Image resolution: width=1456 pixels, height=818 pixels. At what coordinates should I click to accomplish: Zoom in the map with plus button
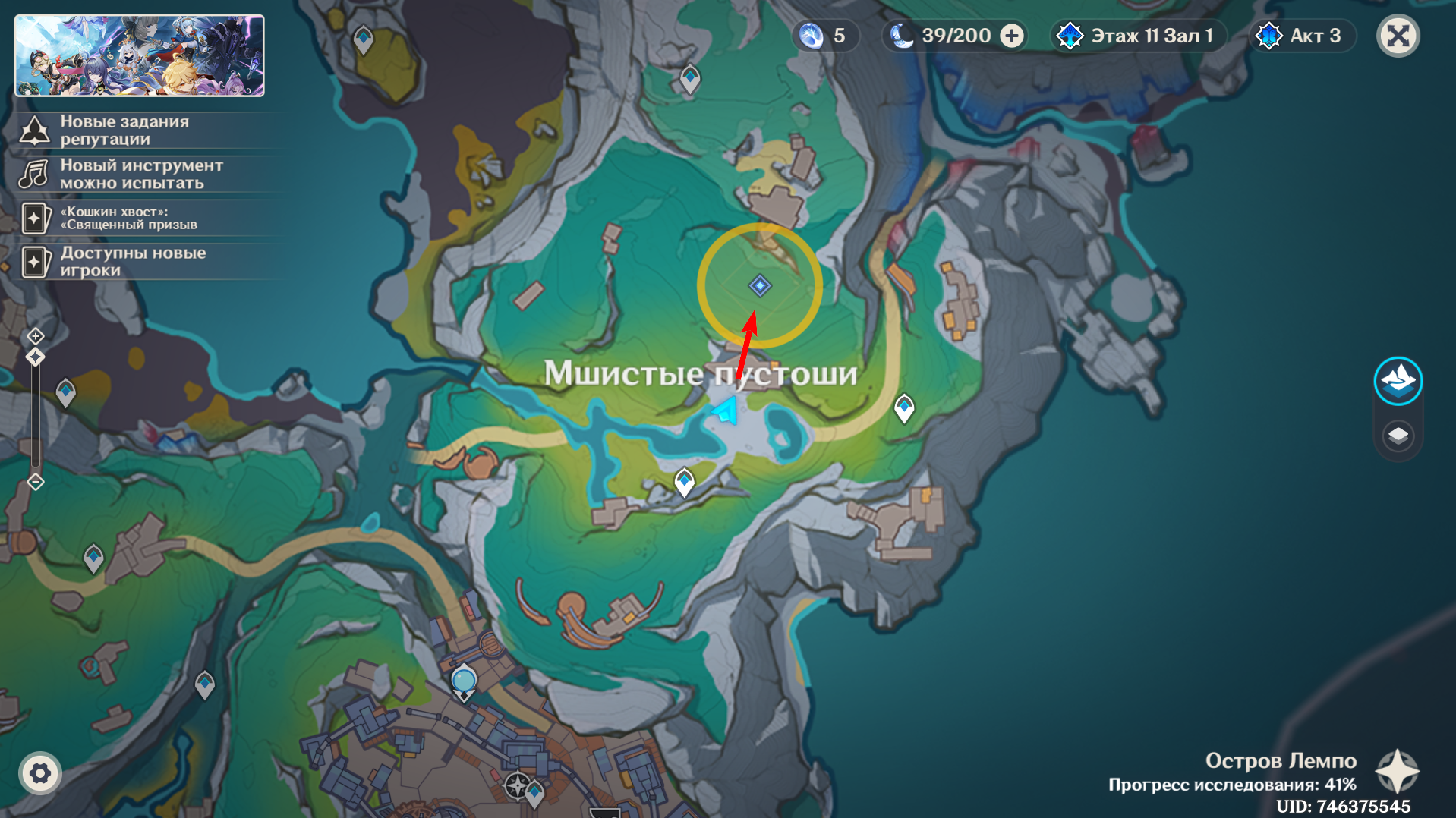36,335
